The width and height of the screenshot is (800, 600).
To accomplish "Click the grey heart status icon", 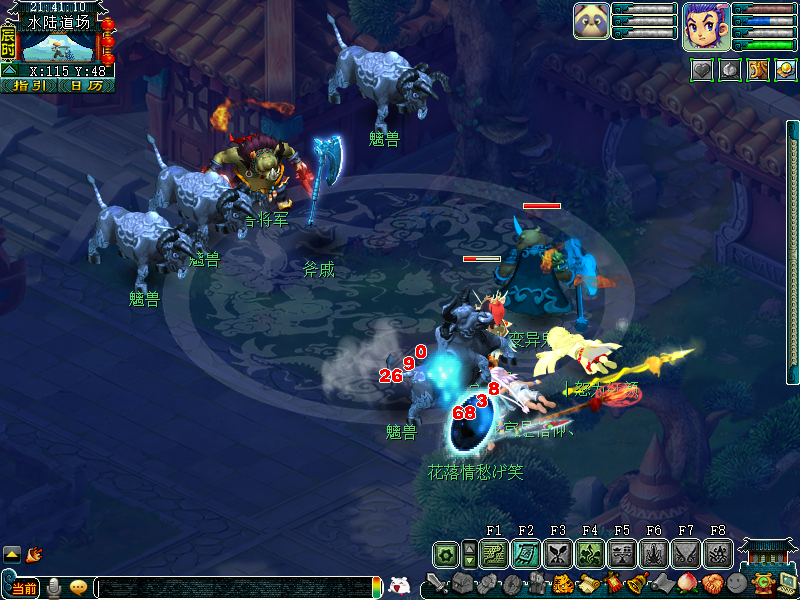I will click(x=703, y=69).
